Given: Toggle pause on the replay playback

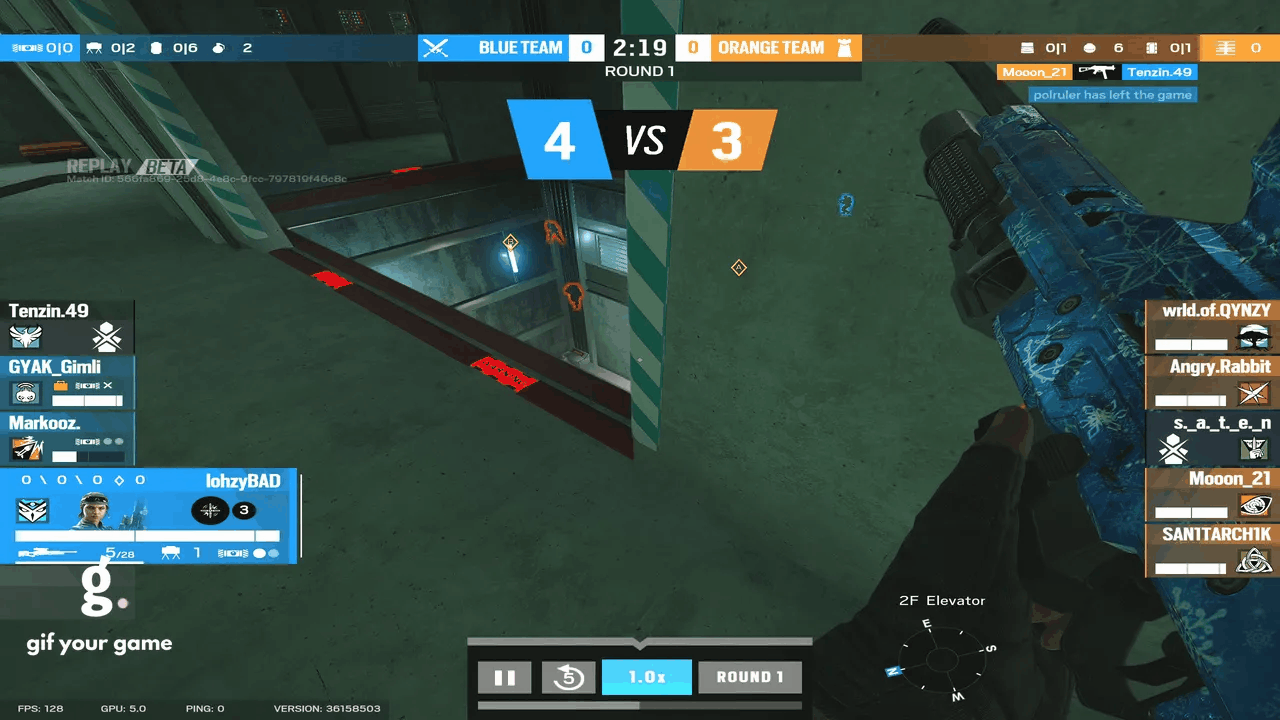Looking at the screenshot, I should [x=505, y=677].
